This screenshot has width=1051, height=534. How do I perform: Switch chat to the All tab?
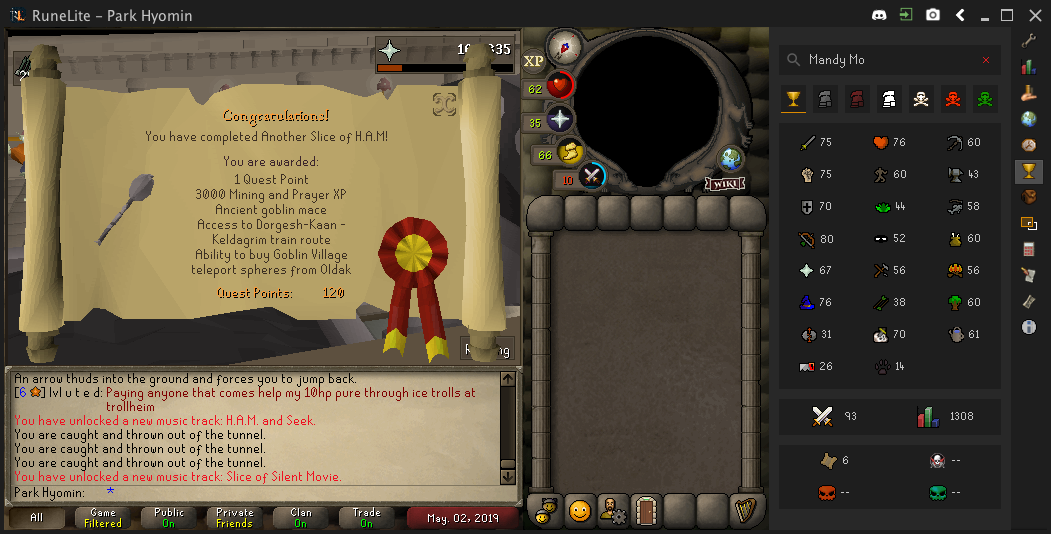37,518
